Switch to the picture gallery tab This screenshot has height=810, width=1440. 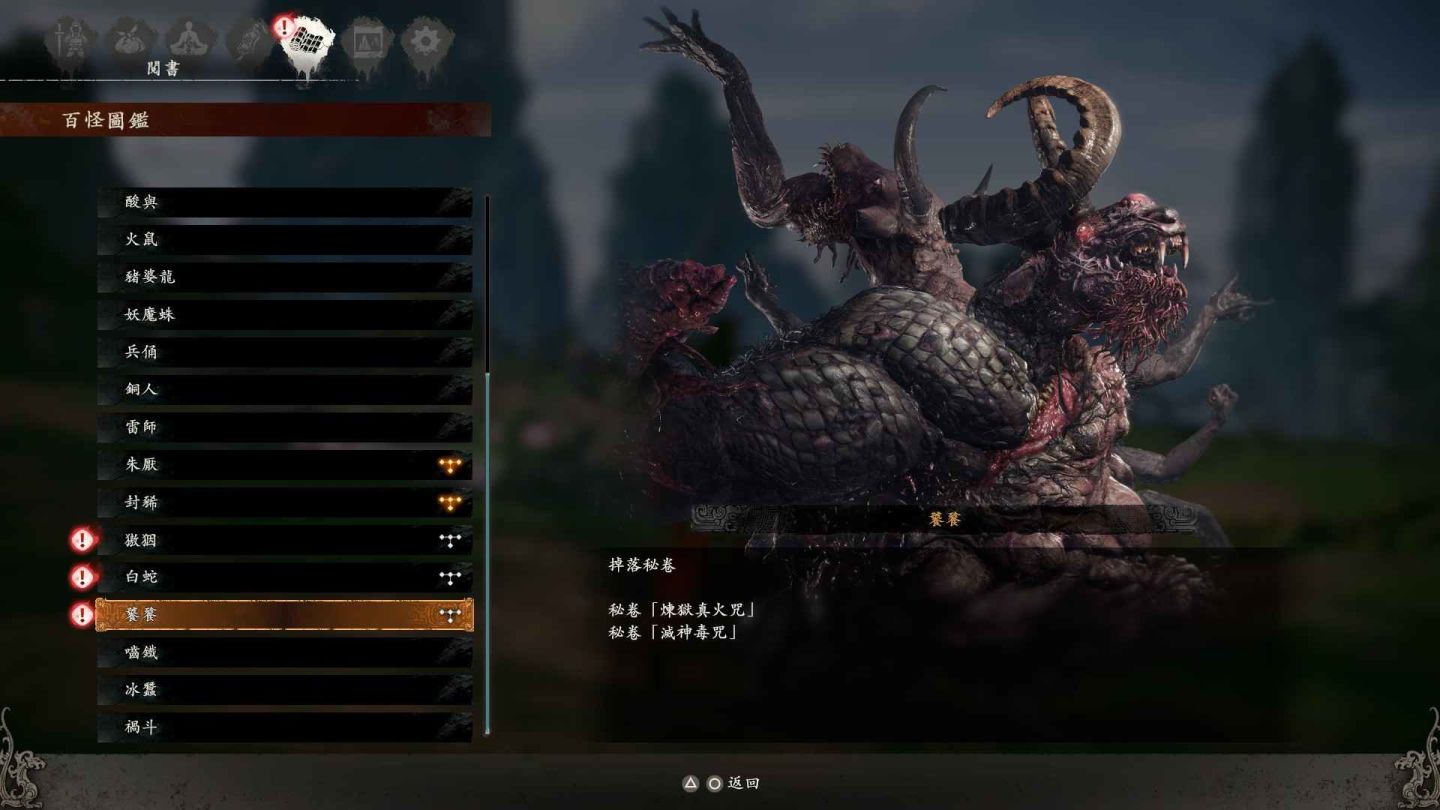click(366, 42)
